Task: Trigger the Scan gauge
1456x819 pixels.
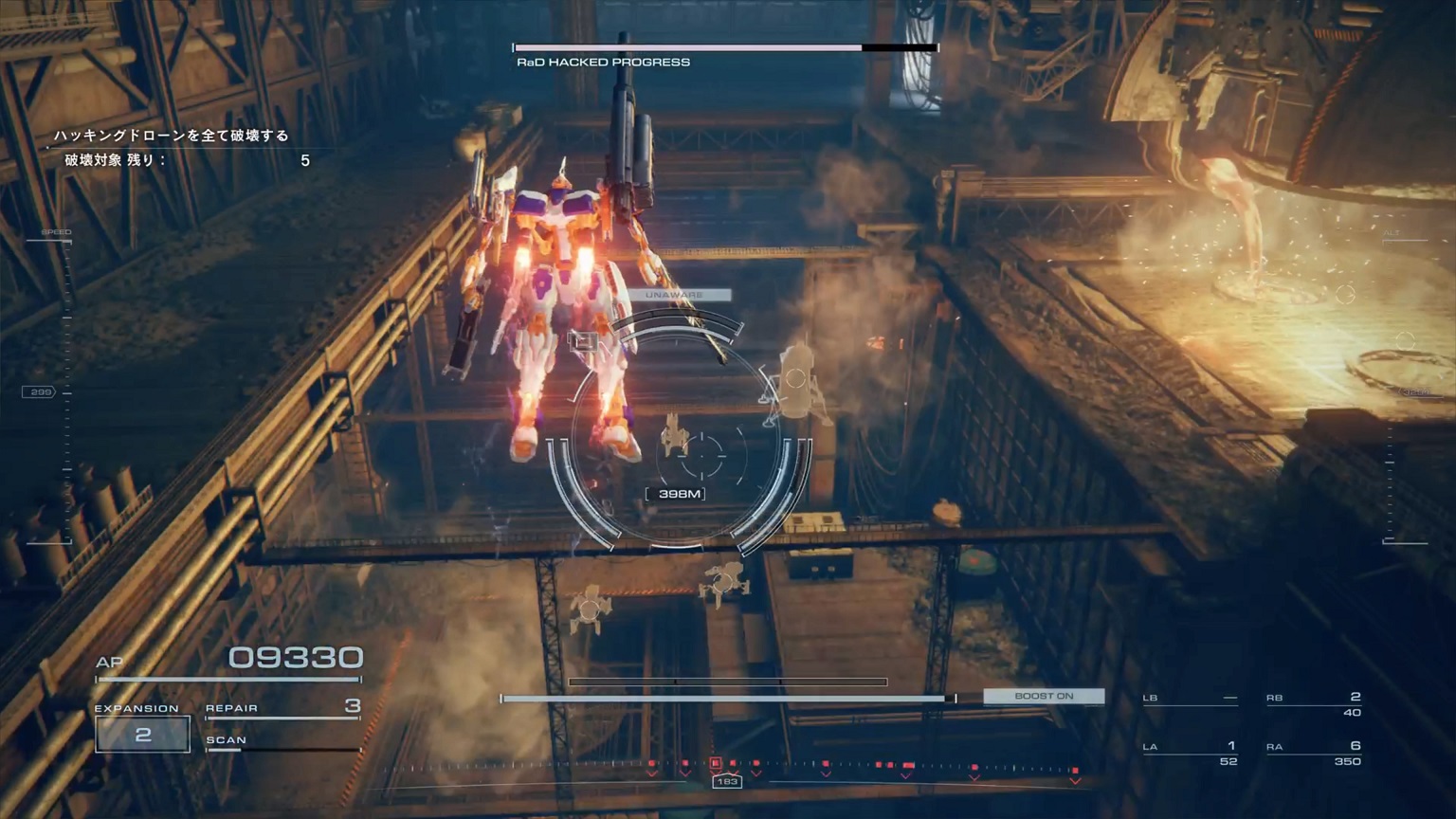Action: click(282, 742)
